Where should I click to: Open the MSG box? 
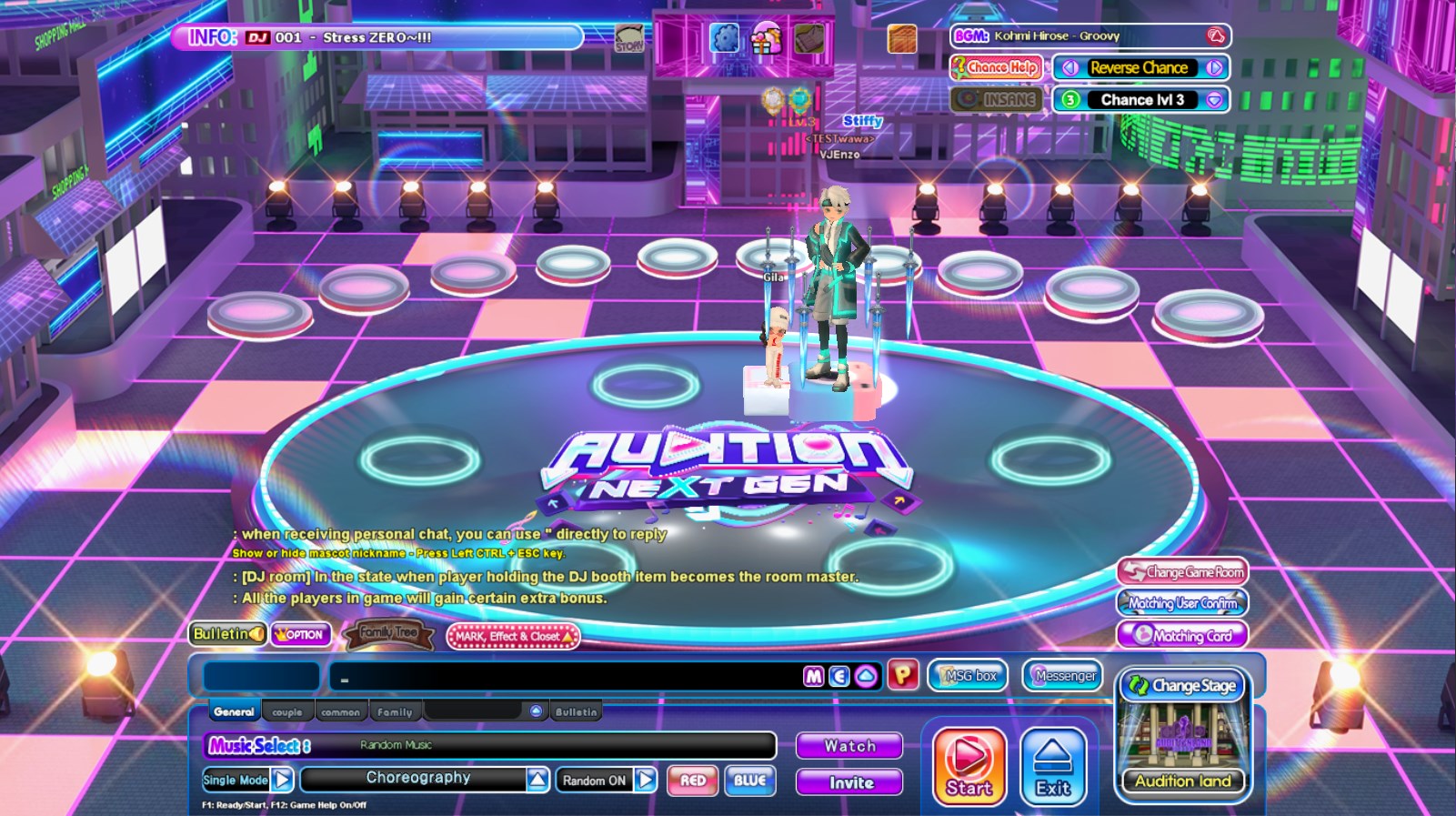pos(969,676)
